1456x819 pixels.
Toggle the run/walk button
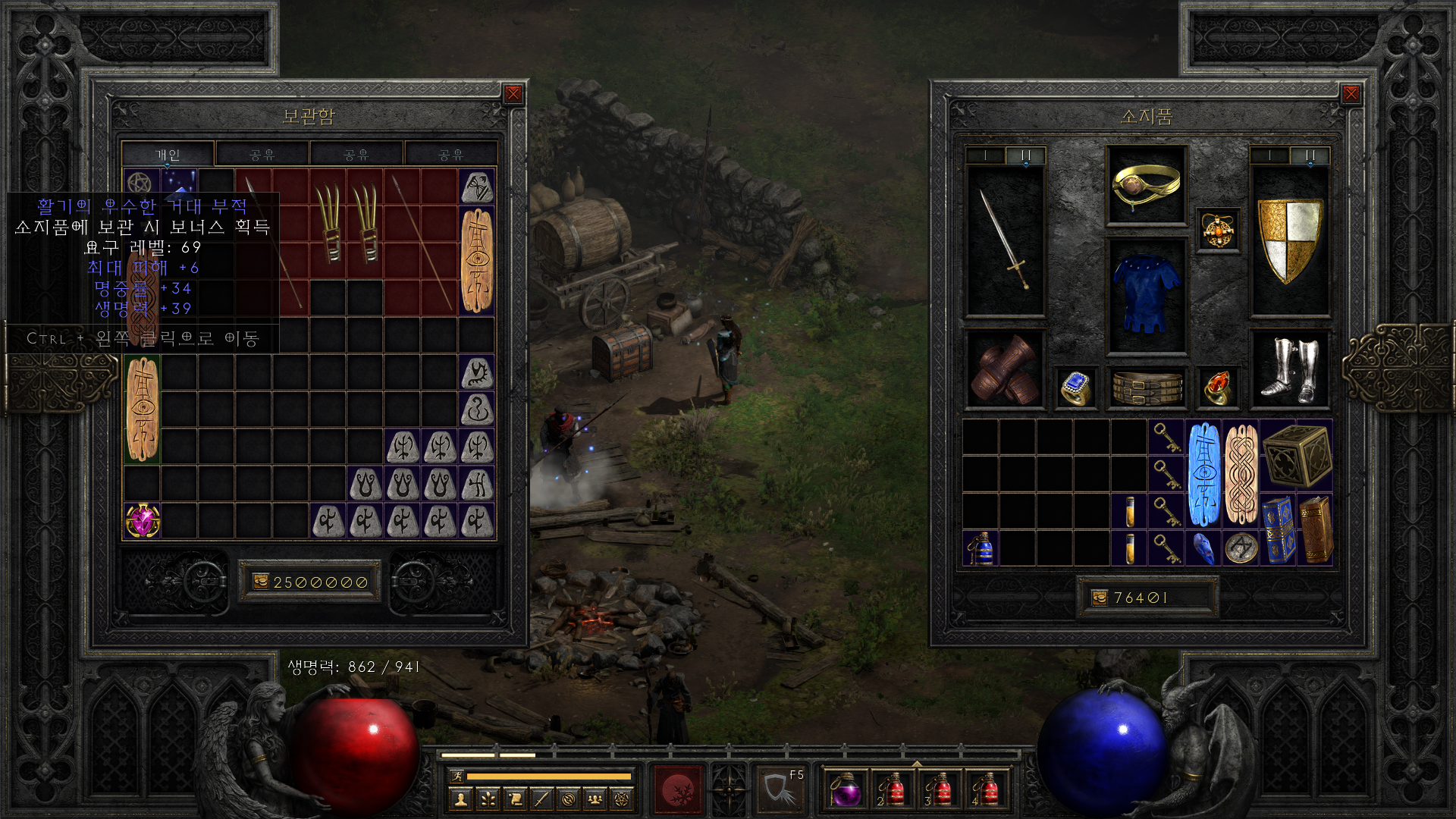[457, 776]
